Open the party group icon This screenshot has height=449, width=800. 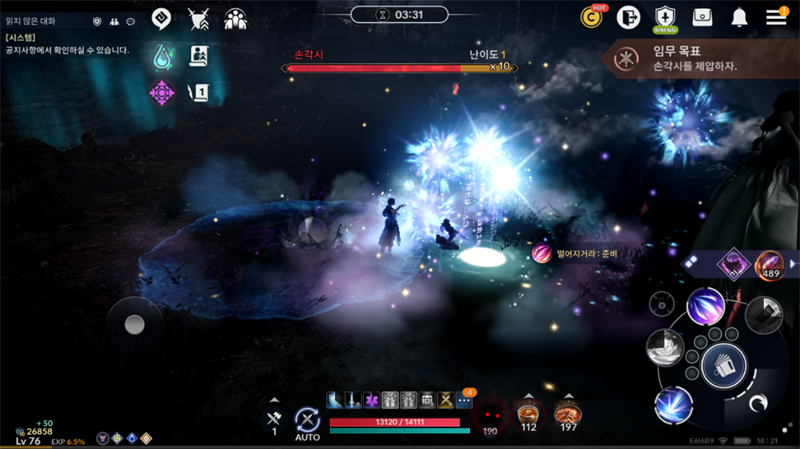click(x=236, y=19)
